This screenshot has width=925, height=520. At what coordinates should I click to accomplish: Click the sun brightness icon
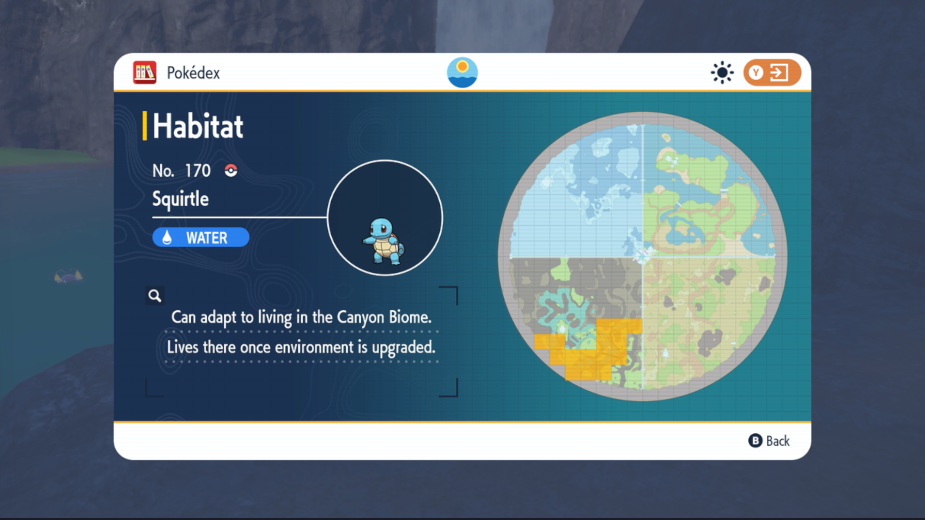(x=721, y=72)
